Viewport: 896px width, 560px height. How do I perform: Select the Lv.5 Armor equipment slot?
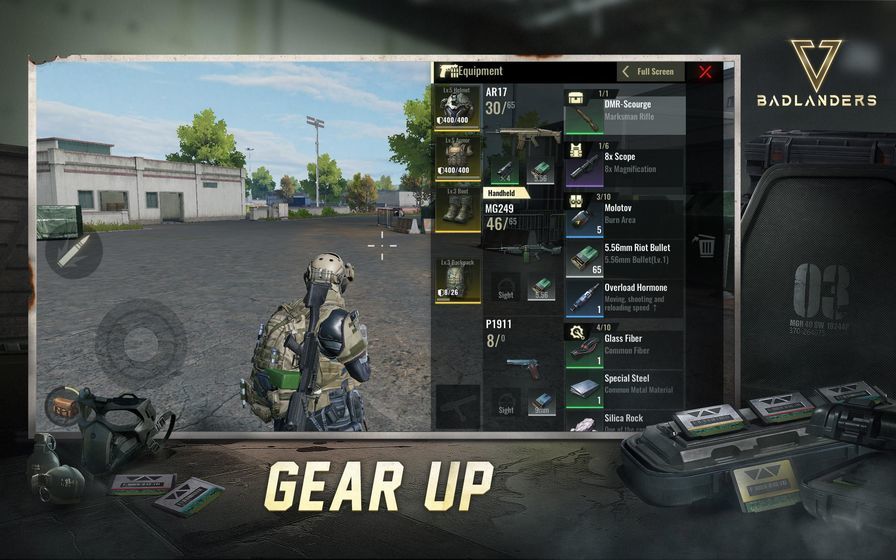tap(457, 158)
